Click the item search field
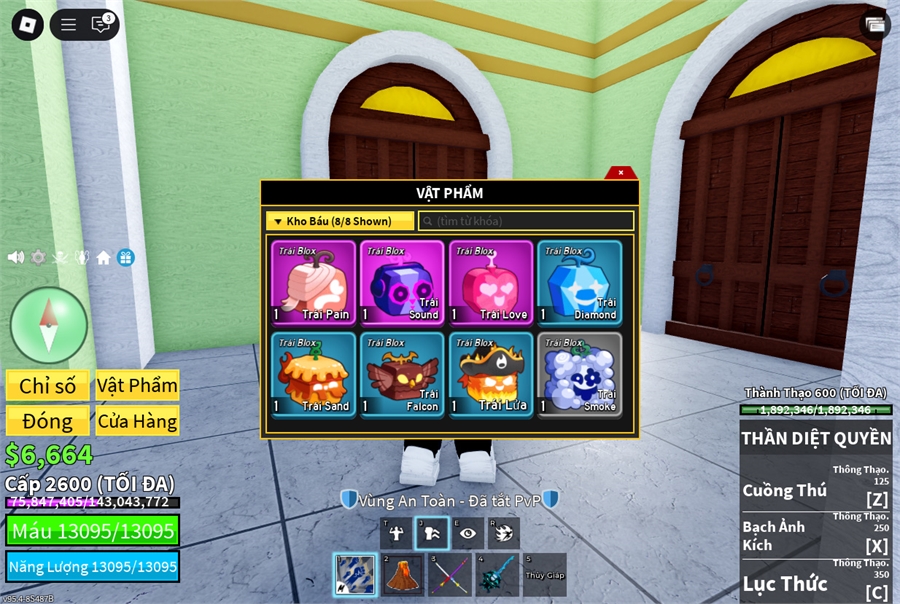900x604 pixels. tap(526, 221)
